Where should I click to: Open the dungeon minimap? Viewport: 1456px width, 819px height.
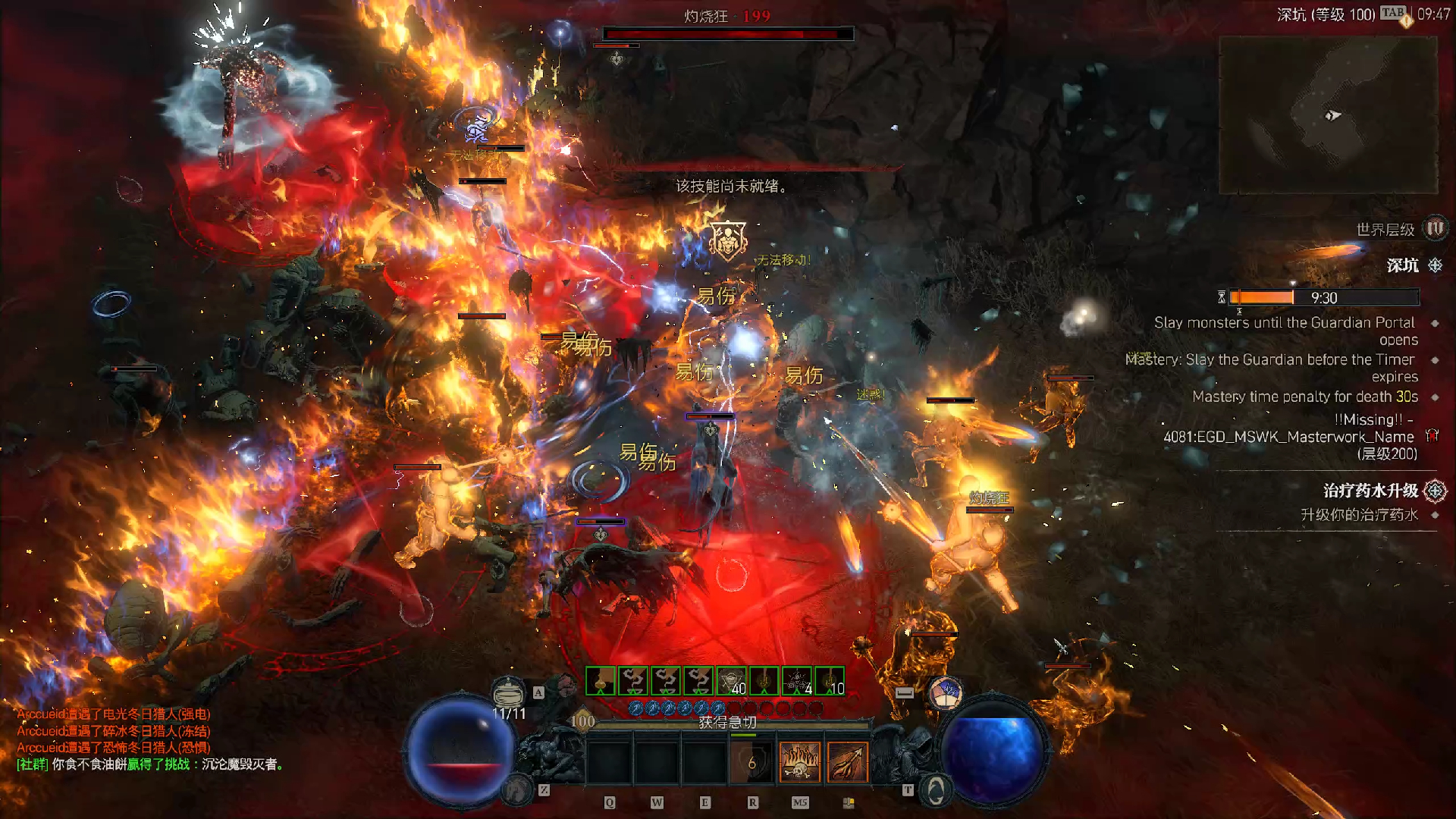pos(1327,114)
